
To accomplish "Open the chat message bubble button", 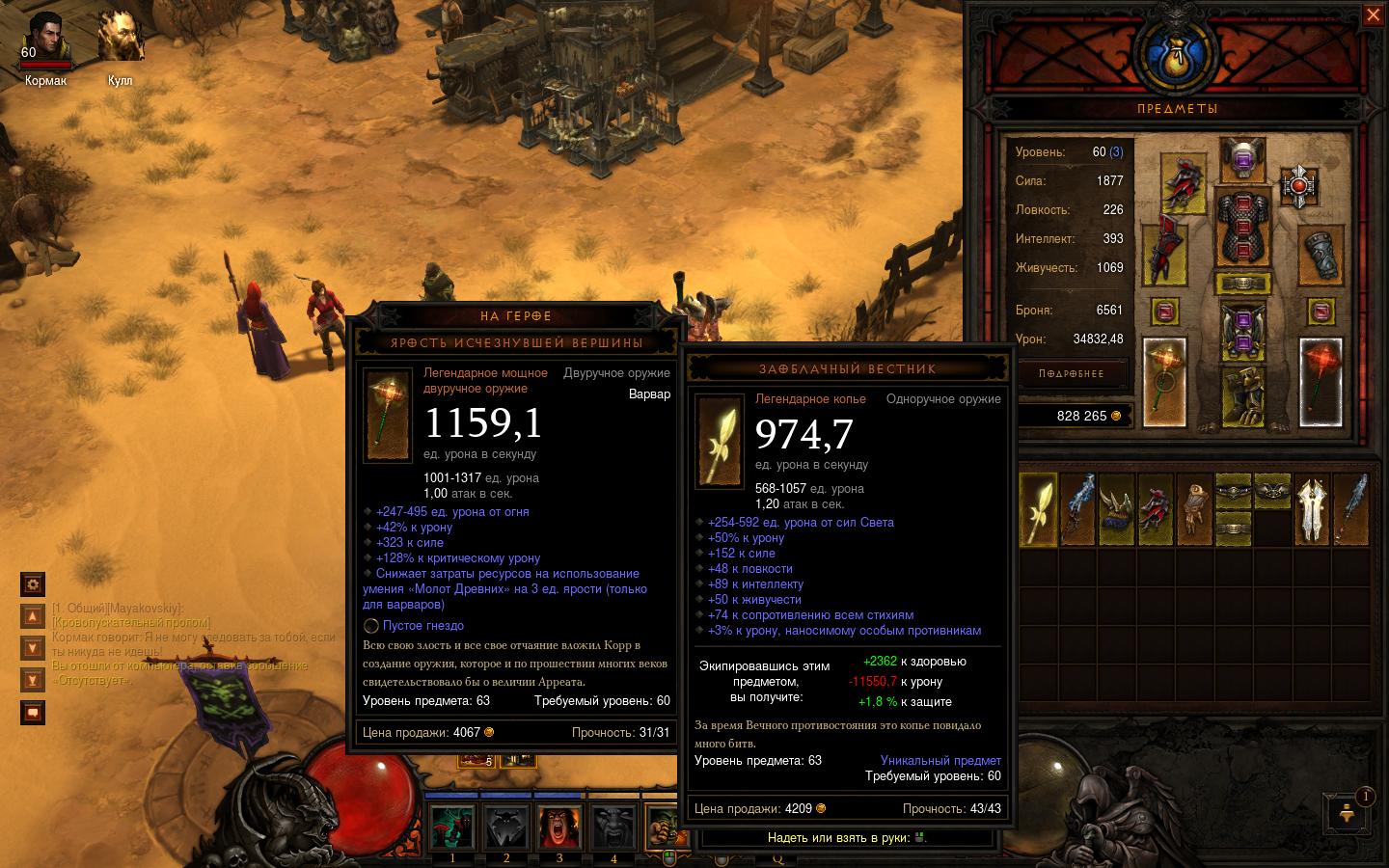I will pyautogui.click(x=33, y=713).
